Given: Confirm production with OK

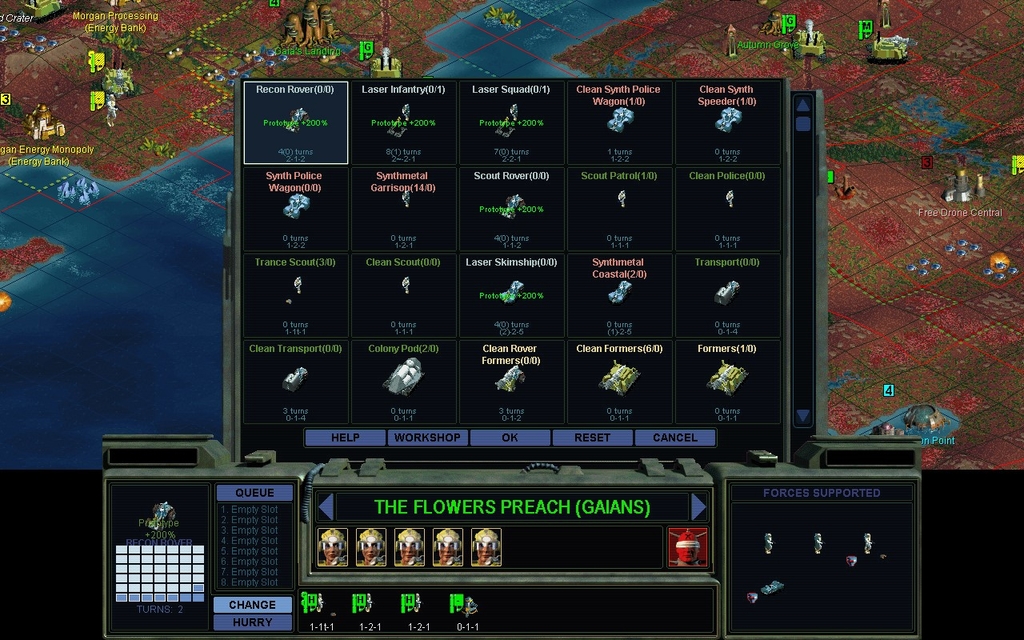Looking at the screenshot, I should click(510, 438).
